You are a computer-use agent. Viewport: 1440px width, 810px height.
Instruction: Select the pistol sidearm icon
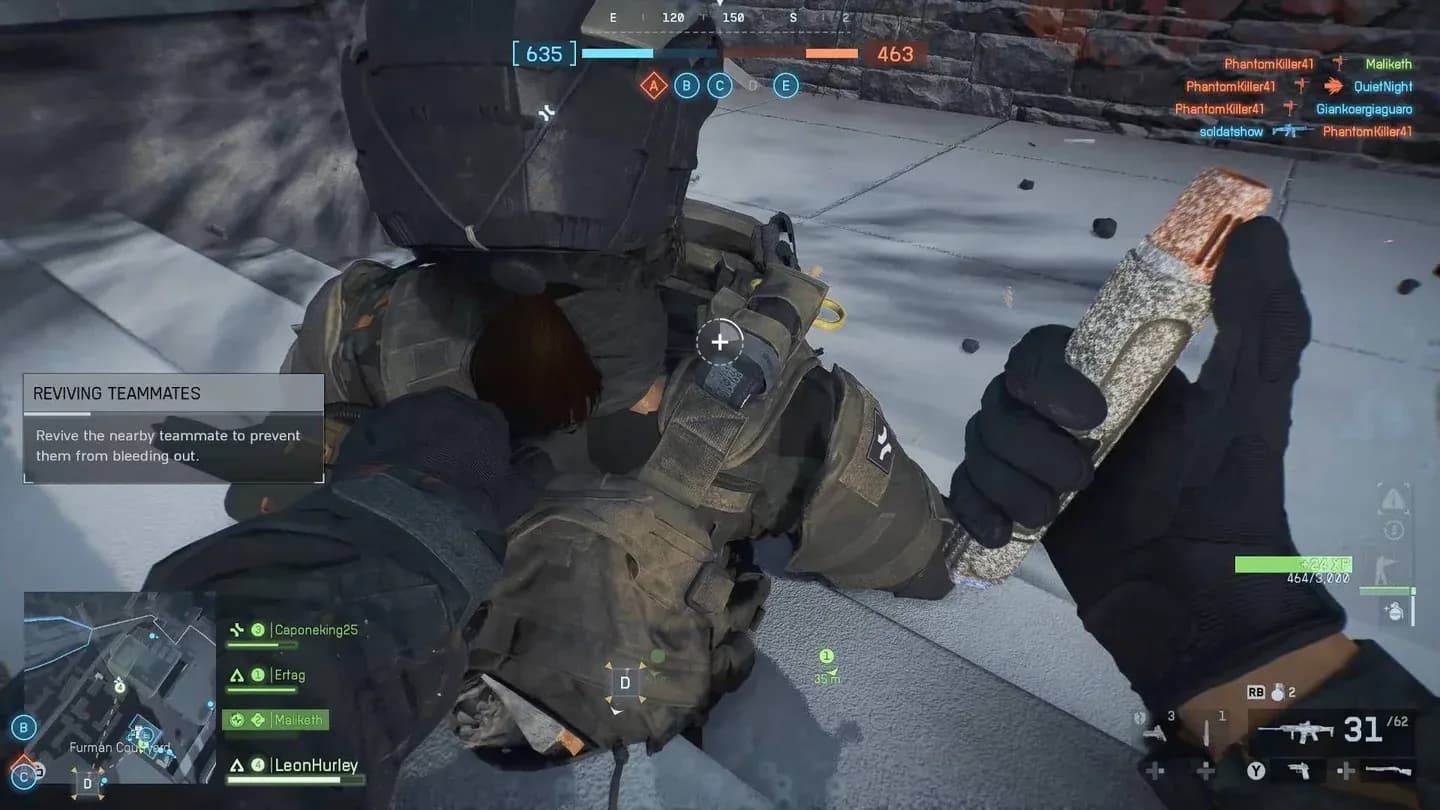1299,771
